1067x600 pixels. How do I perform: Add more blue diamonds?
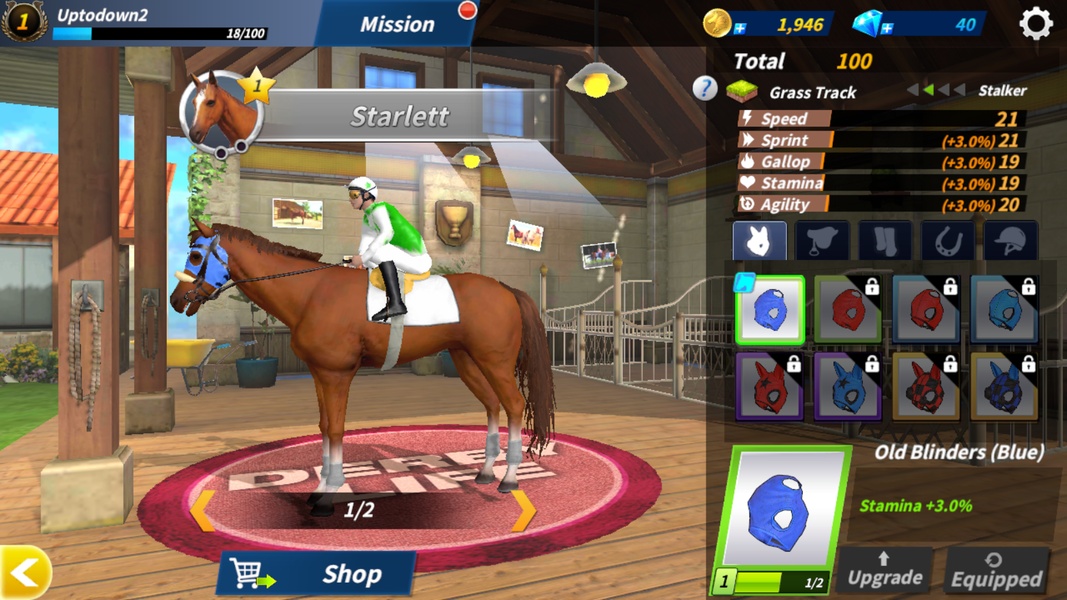pos(886,28)
